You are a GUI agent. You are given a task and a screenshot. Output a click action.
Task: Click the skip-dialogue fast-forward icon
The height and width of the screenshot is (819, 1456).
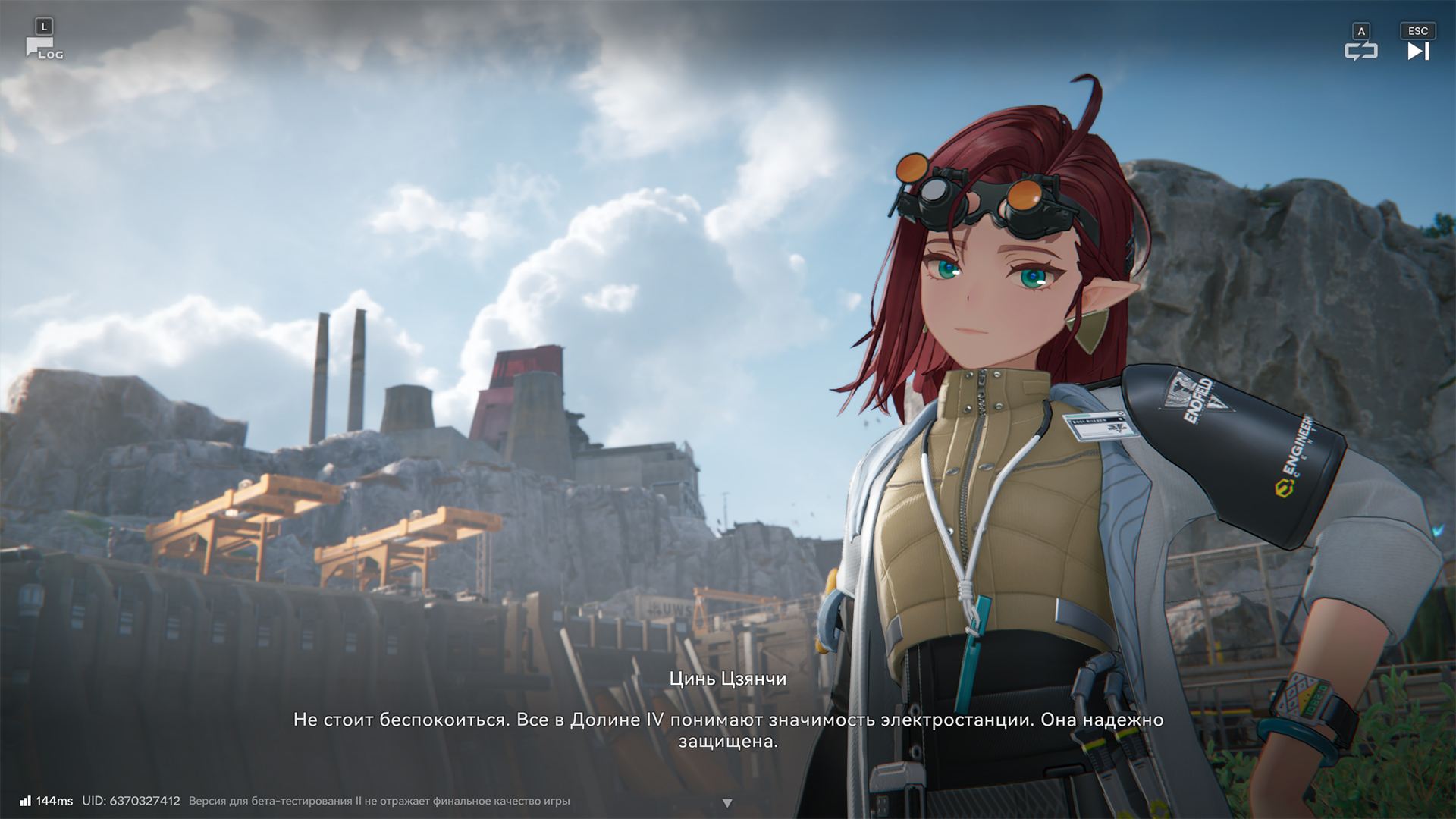(x=1417, y=52)
